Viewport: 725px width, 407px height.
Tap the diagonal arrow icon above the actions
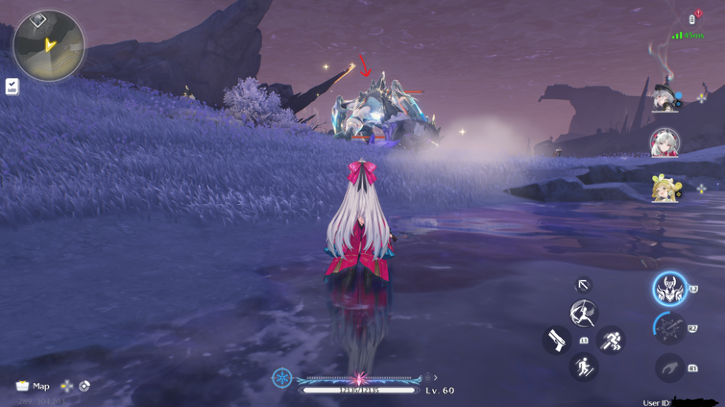click(584, 285)
